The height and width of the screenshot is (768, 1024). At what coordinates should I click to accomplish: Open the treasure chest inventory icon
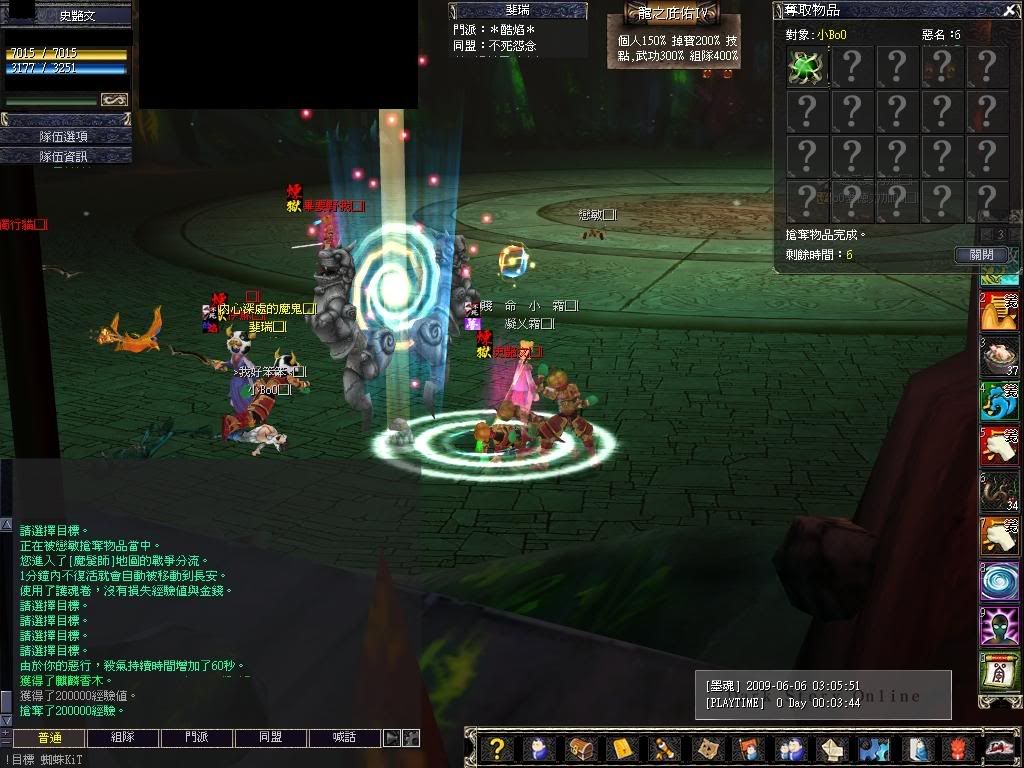click(x=580, y=748)
